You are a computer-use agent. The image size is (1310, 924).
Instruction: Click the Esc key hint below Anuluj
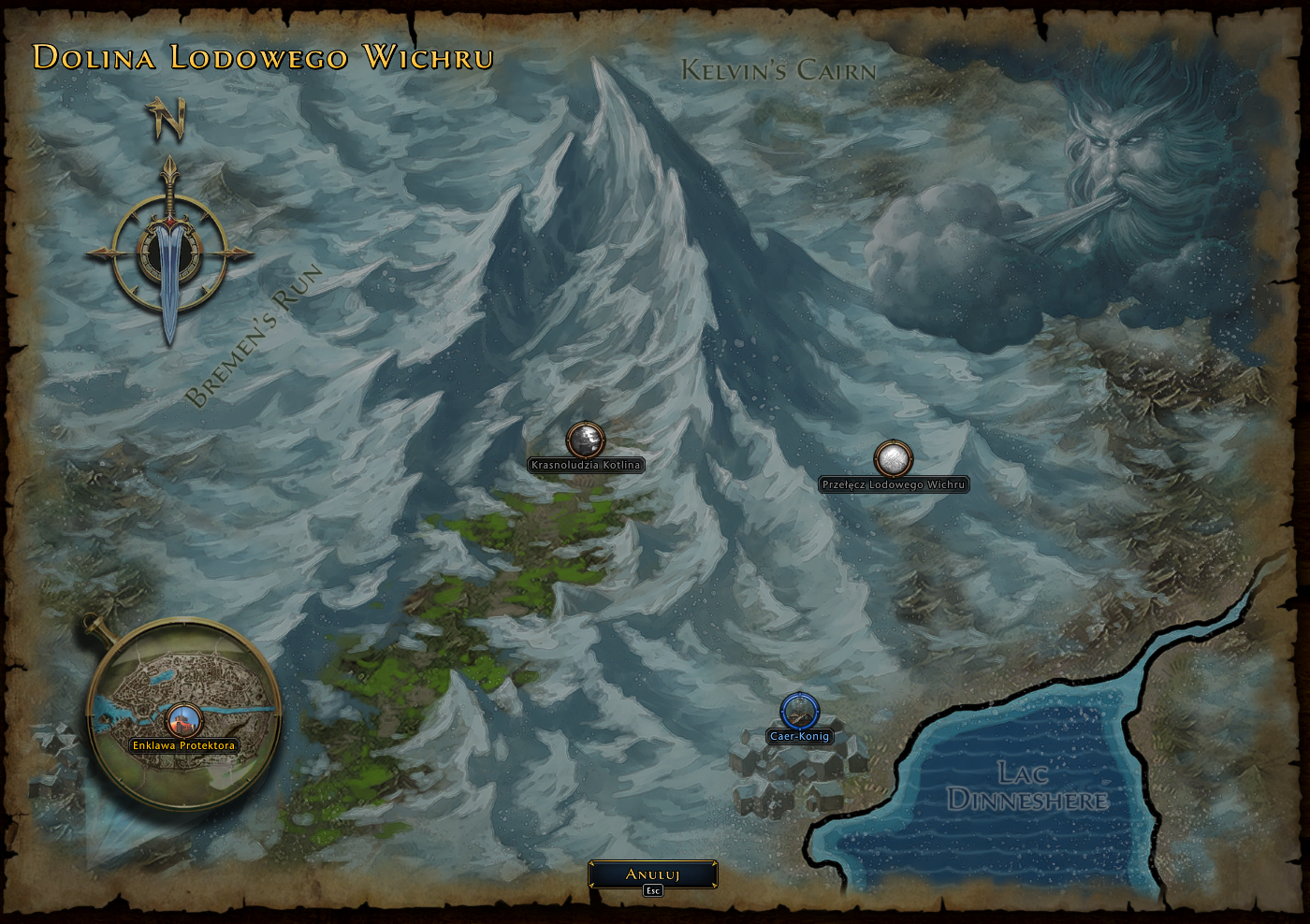[x=652, y=890]
